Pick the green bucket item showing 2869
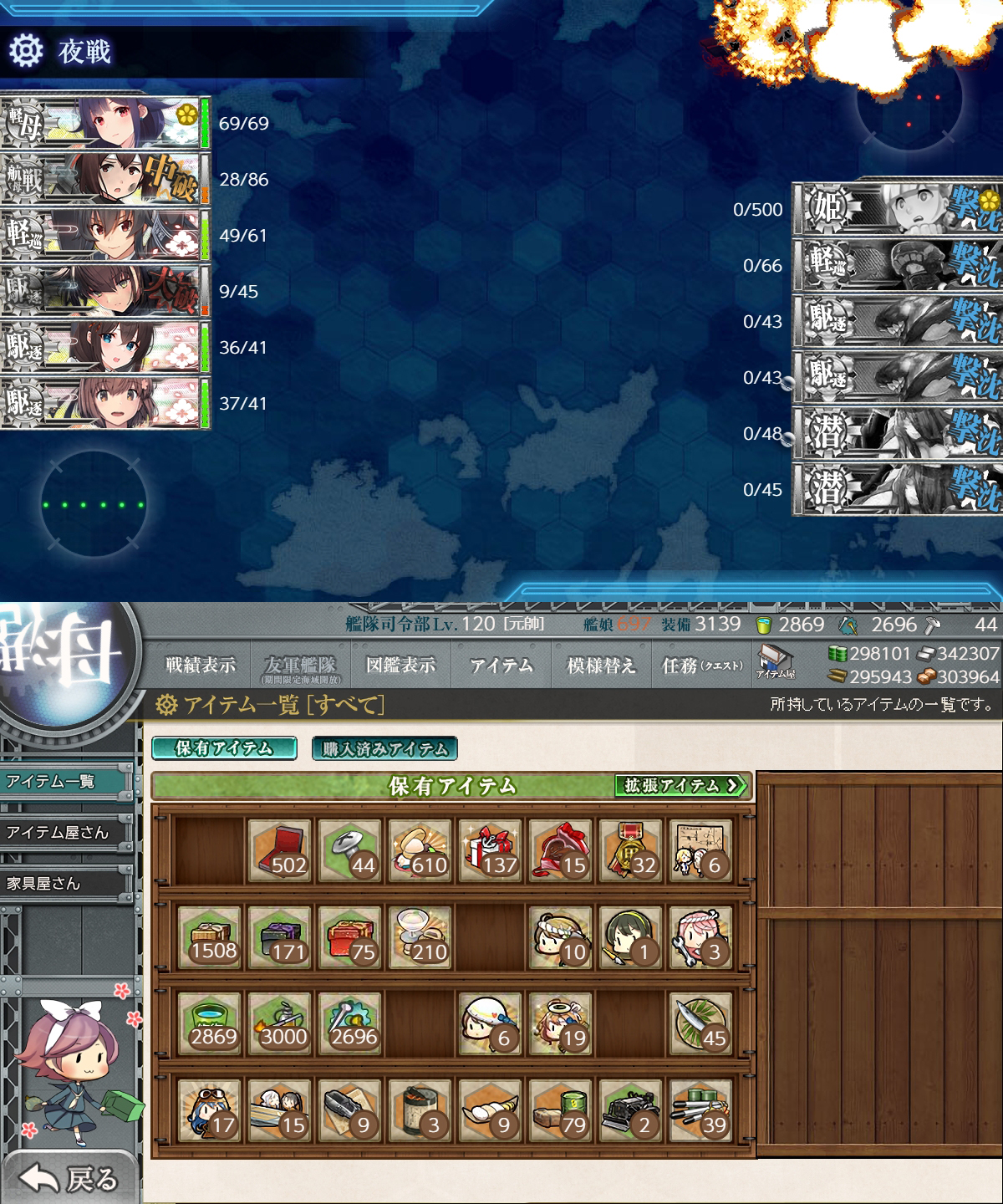The width and height of the screenshot is (1003, 1204). coord(210,1023)
